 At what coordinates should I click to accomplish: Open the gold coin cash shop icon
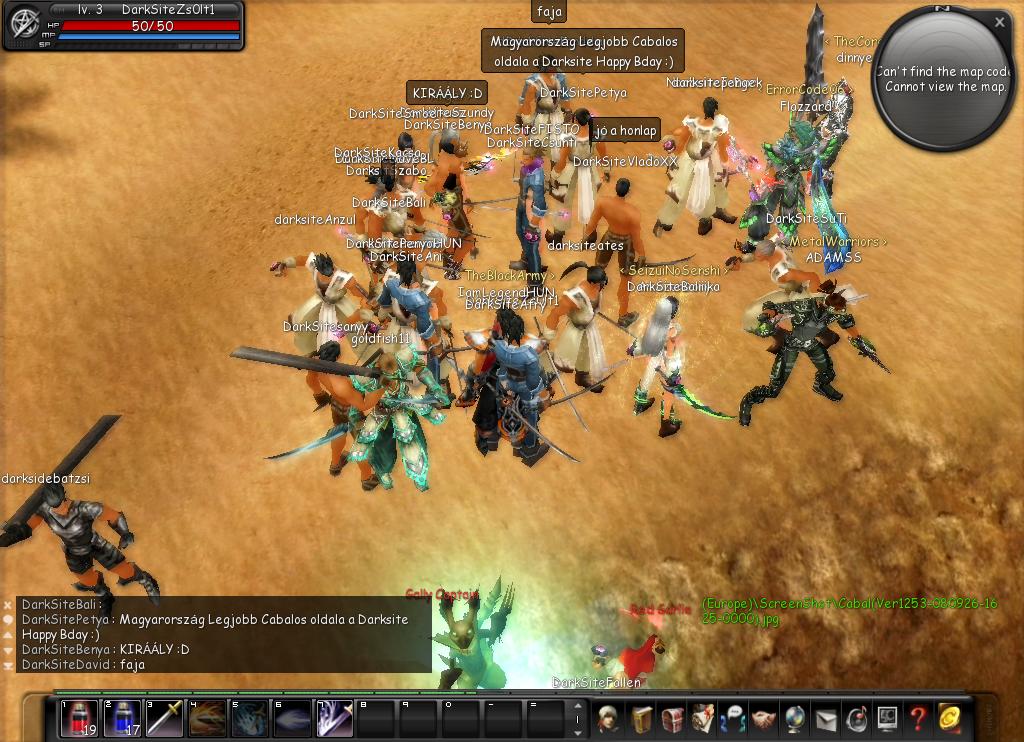[949, 717]
